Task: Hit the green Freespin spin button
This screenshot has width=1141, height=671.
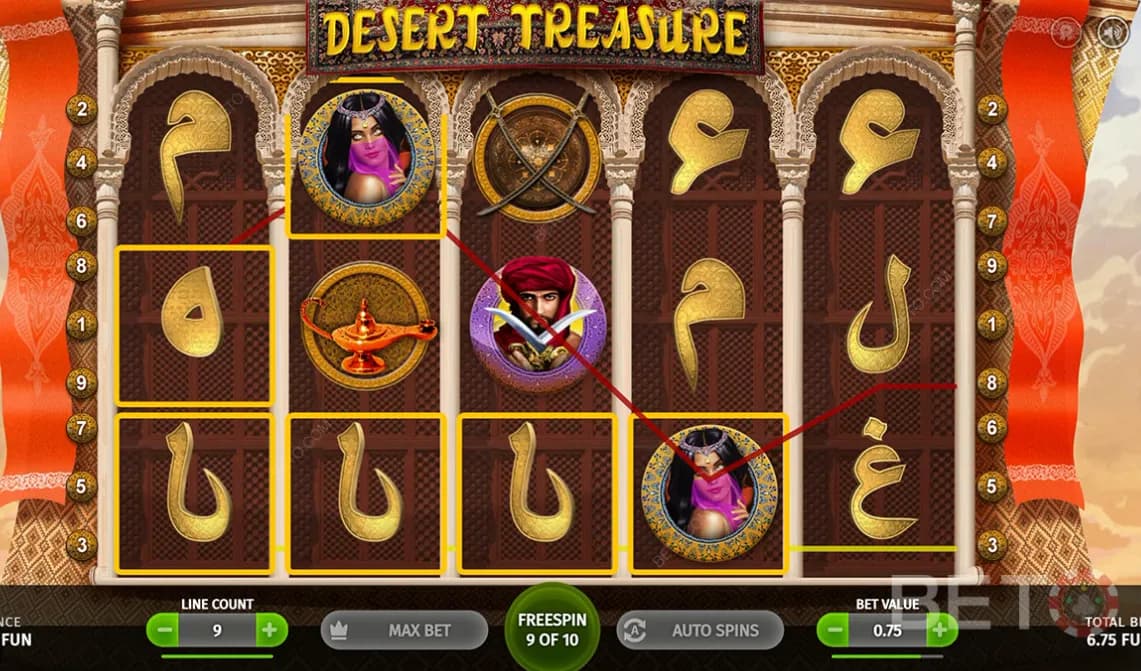Action: pos(552,628)
